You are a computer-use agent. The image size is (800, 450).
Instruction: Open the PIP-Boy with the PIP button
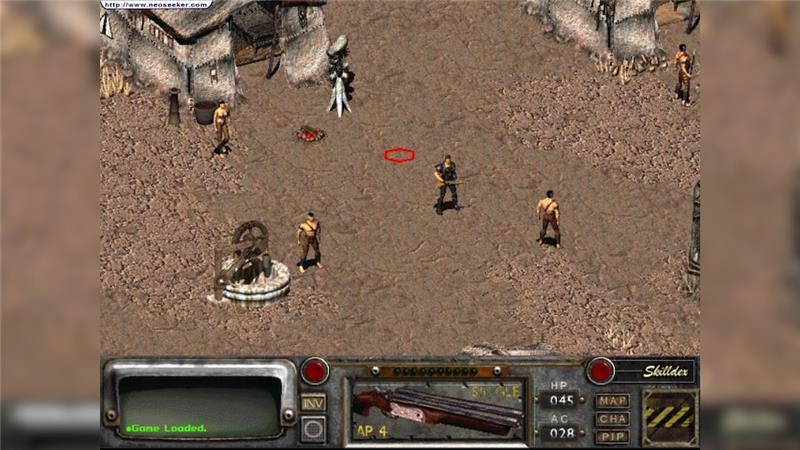click(612, 435)
